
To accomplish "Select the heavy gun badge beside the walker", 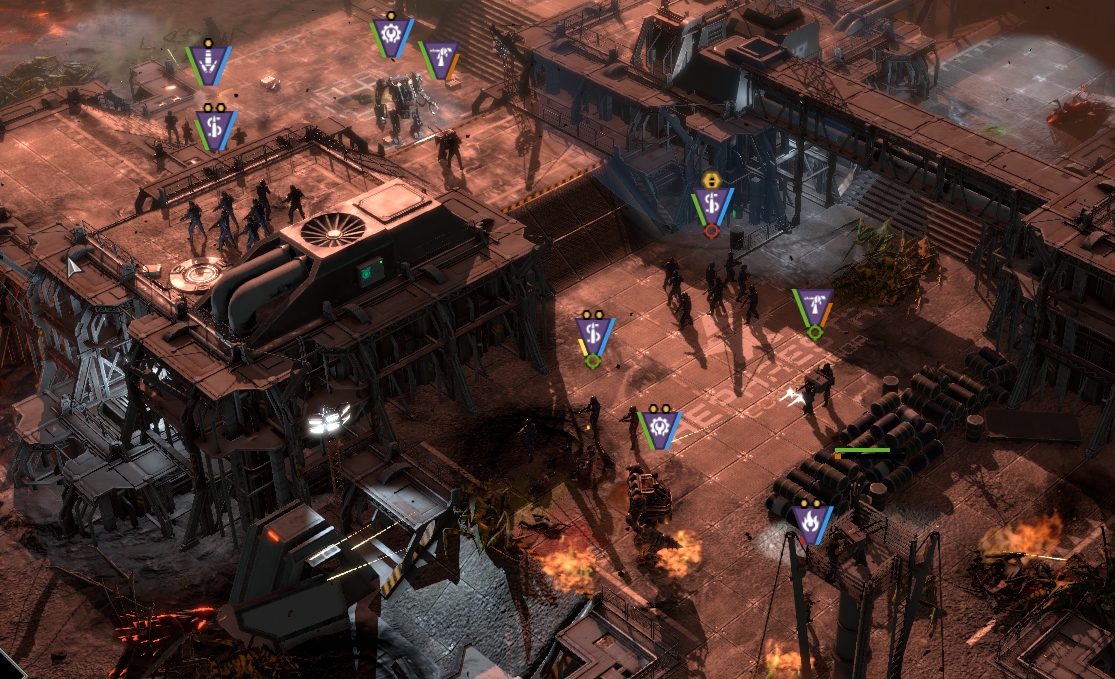I will tap(440, 59).
